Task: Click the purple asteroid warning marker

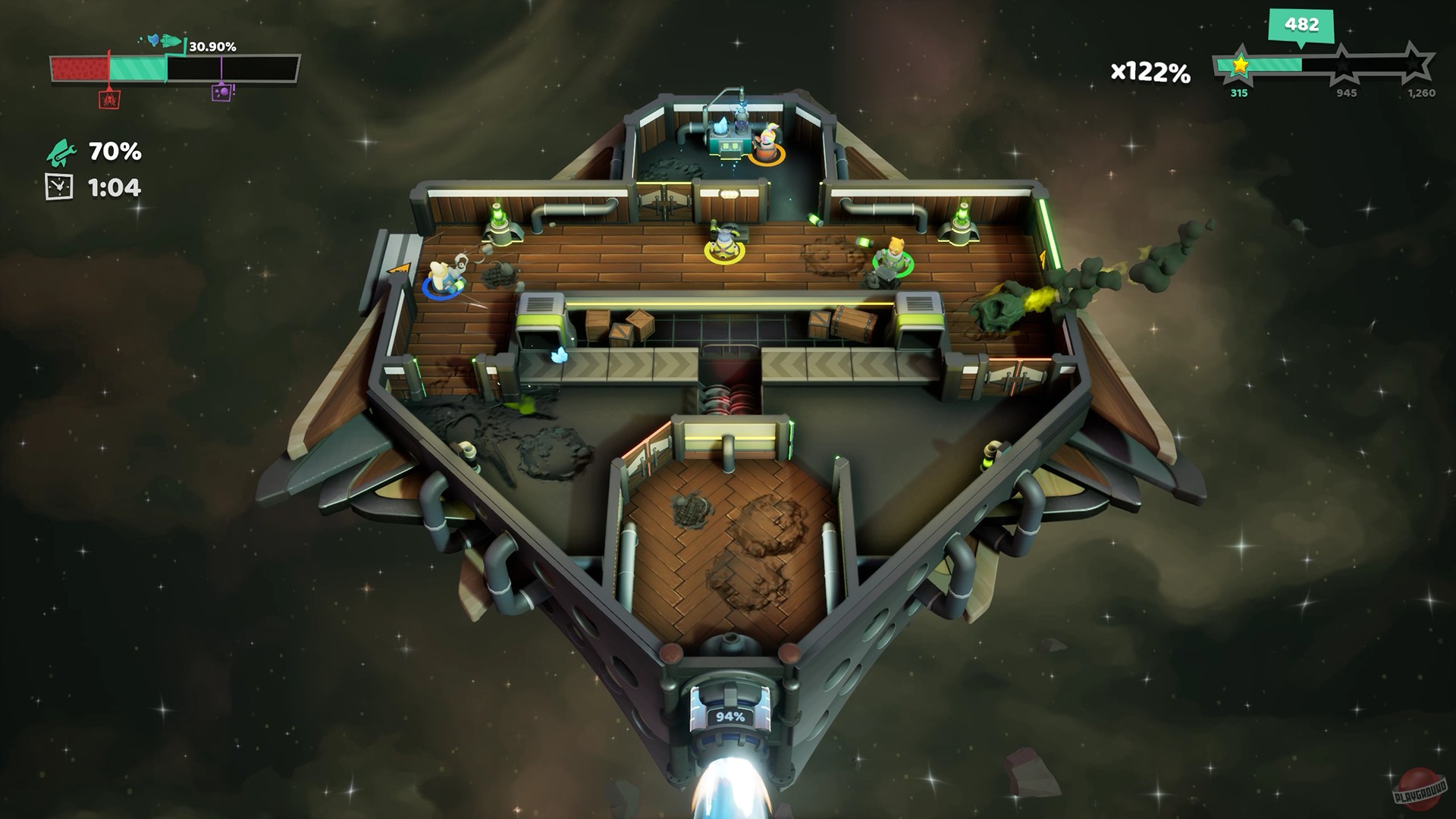Action: [x=221, y=93]
